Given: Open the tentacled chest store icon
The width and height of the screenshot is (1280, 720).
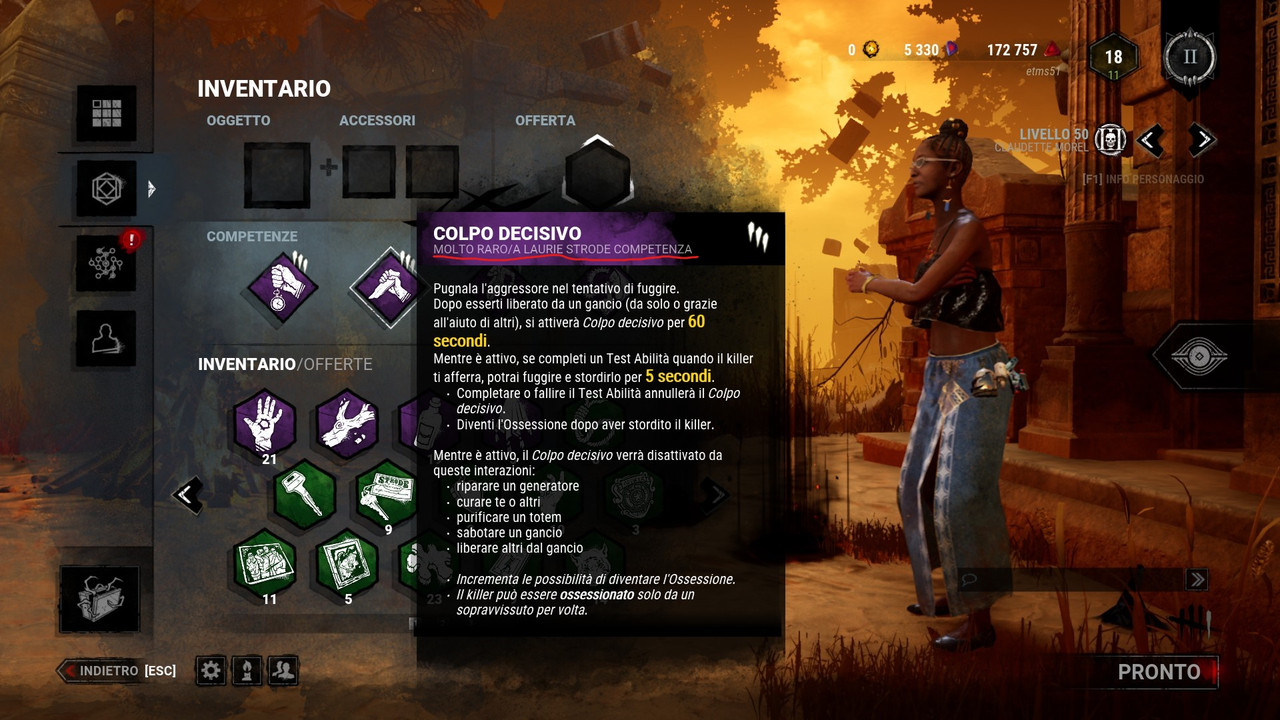Looking at the screenshot, I should (99, 600).
